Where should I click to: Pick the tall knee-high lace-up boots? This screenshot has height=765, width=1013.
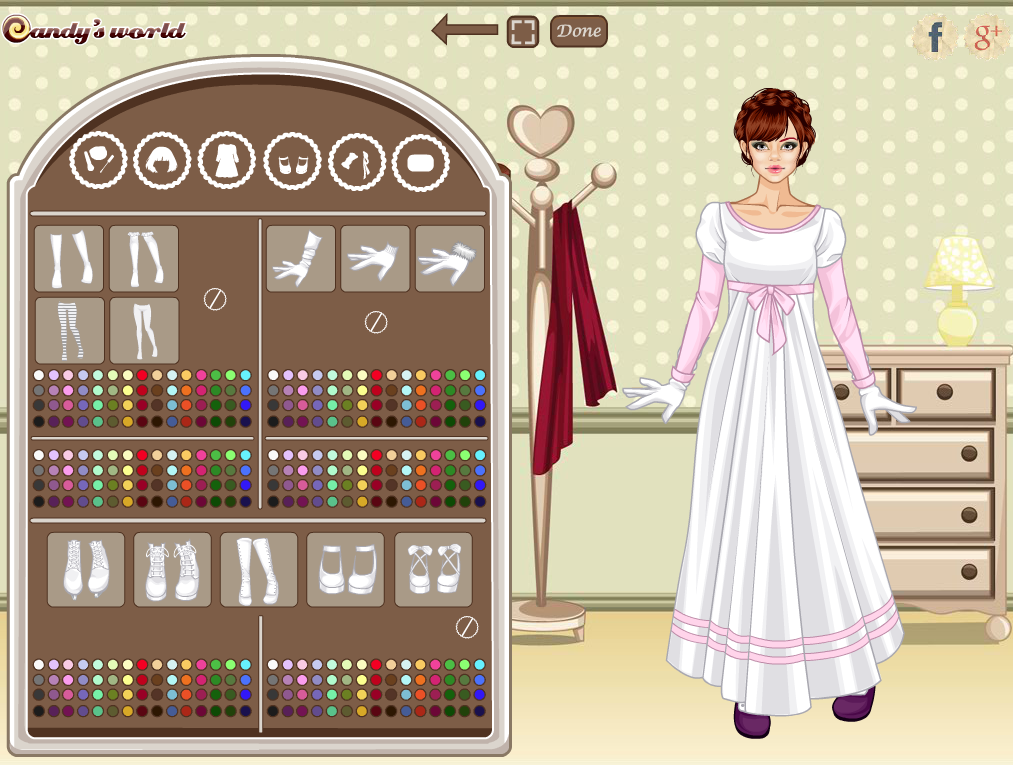pos(259,569)
